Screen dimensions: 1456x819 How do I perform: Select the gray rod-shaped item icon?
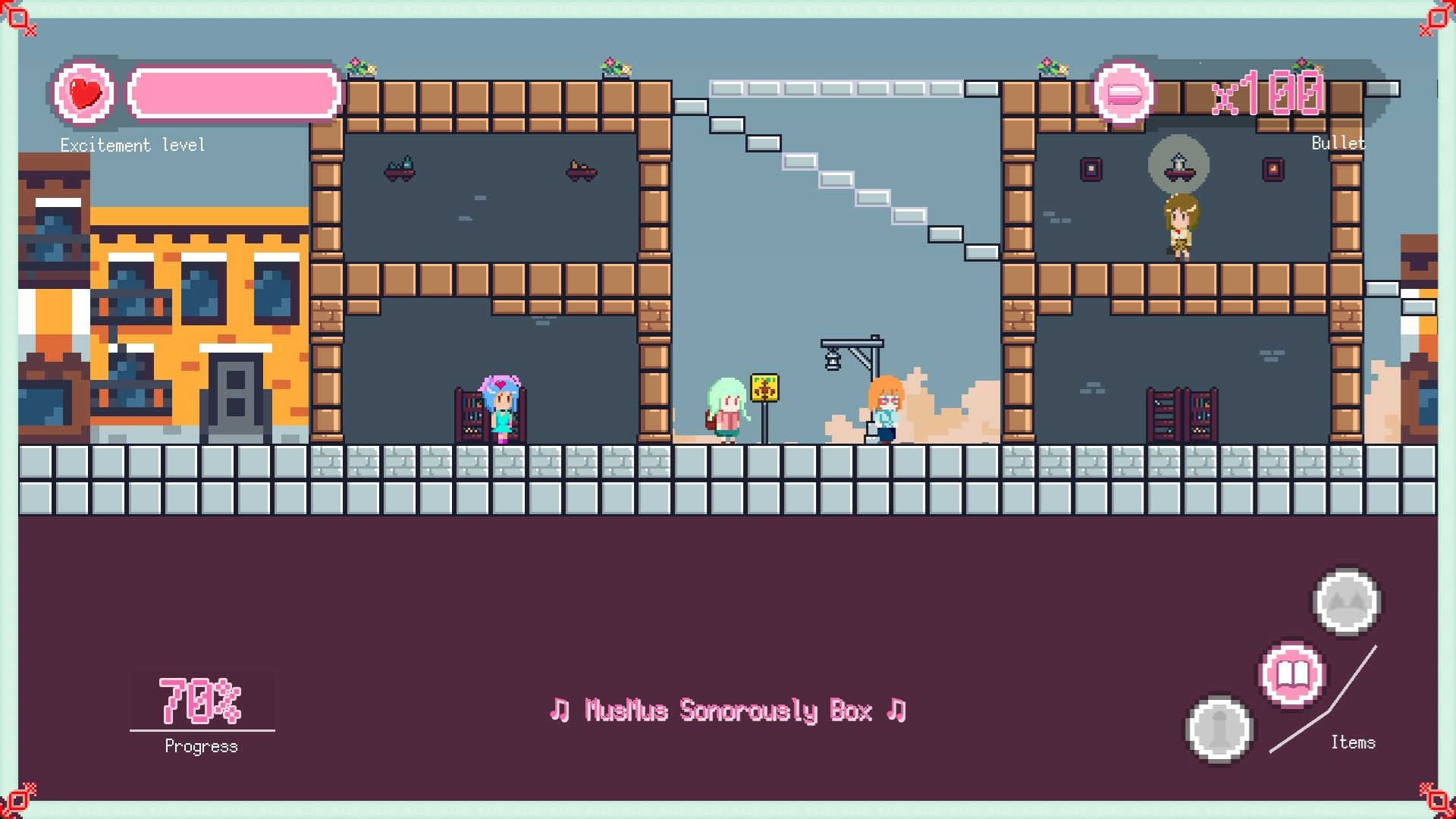(x=1219, y=730)
